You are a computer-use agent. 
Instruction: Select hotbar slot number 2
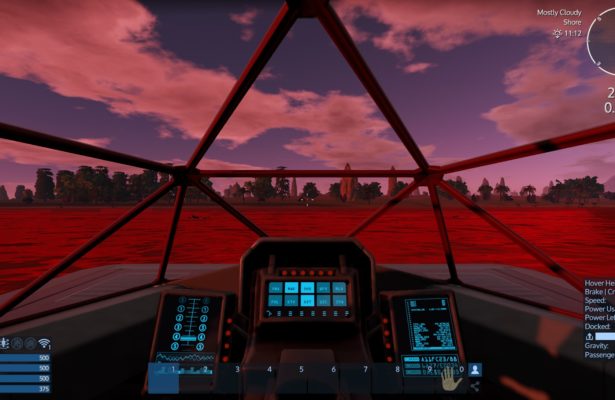pos(196,377)
